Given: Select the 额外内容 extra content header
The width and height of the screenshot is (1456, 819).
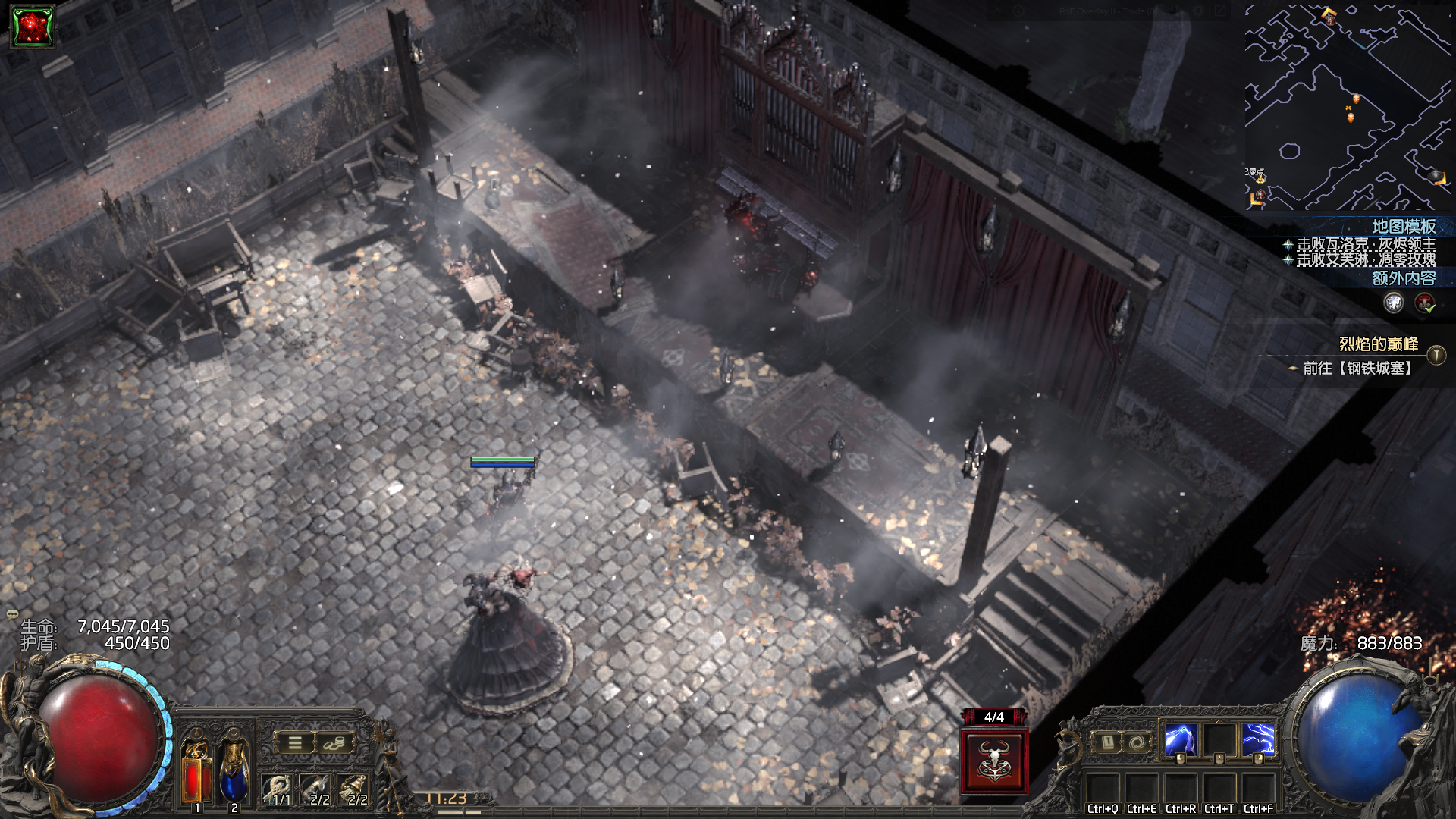Looking at the screenshot, I should click(x=1403, y=278).
